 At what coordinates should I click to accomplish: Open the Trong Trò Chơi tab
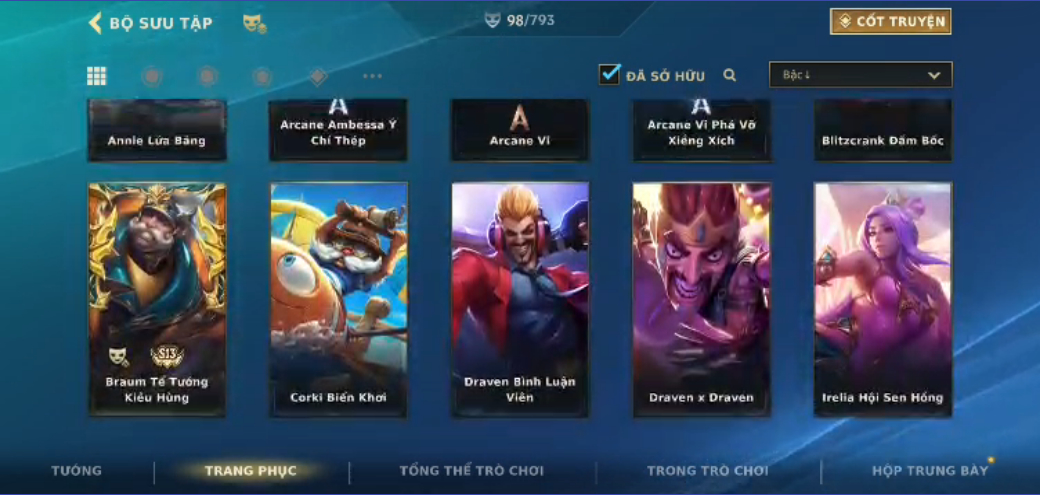pos(708,470)
